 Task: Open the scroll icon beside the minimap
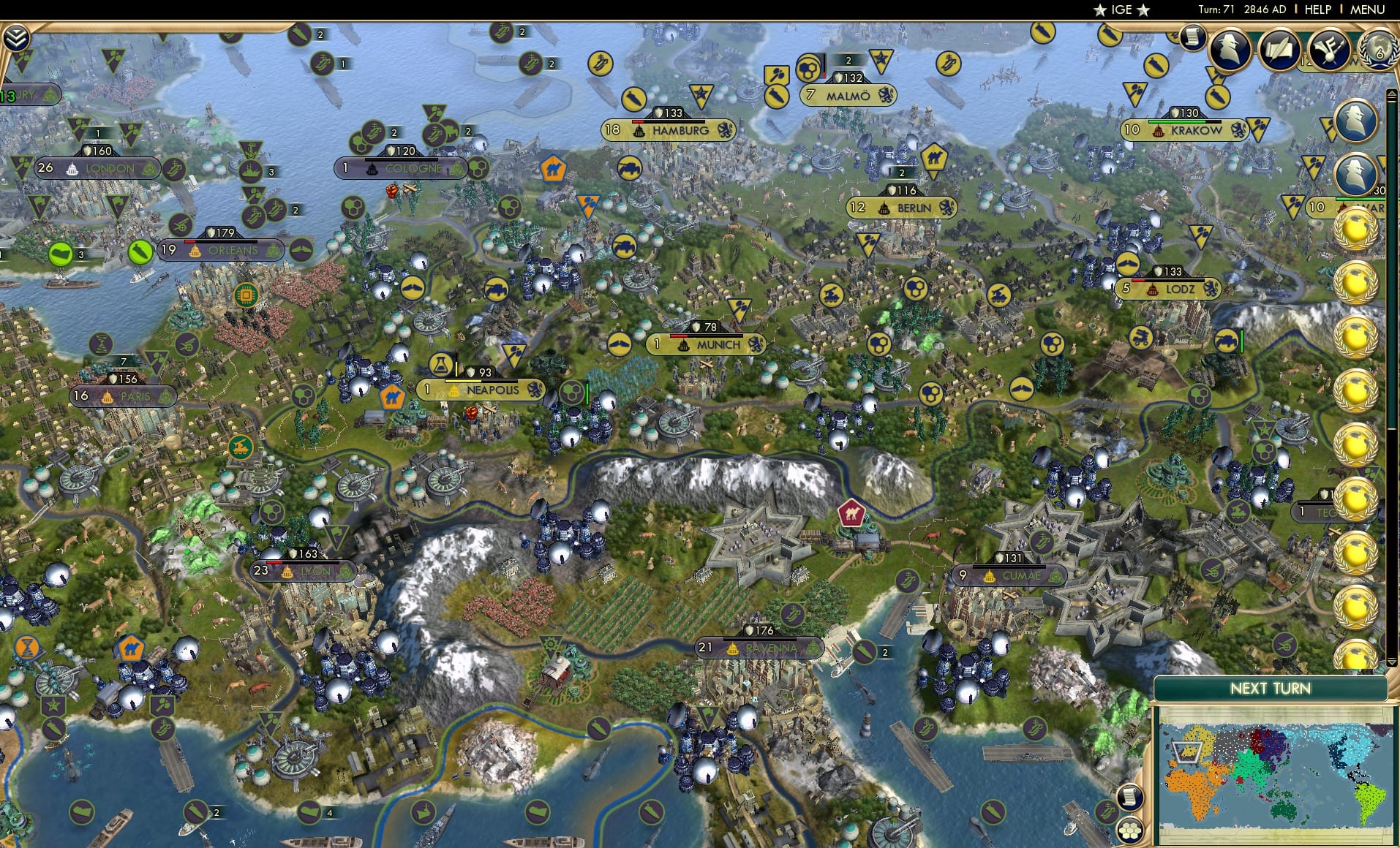[1129, 796]
